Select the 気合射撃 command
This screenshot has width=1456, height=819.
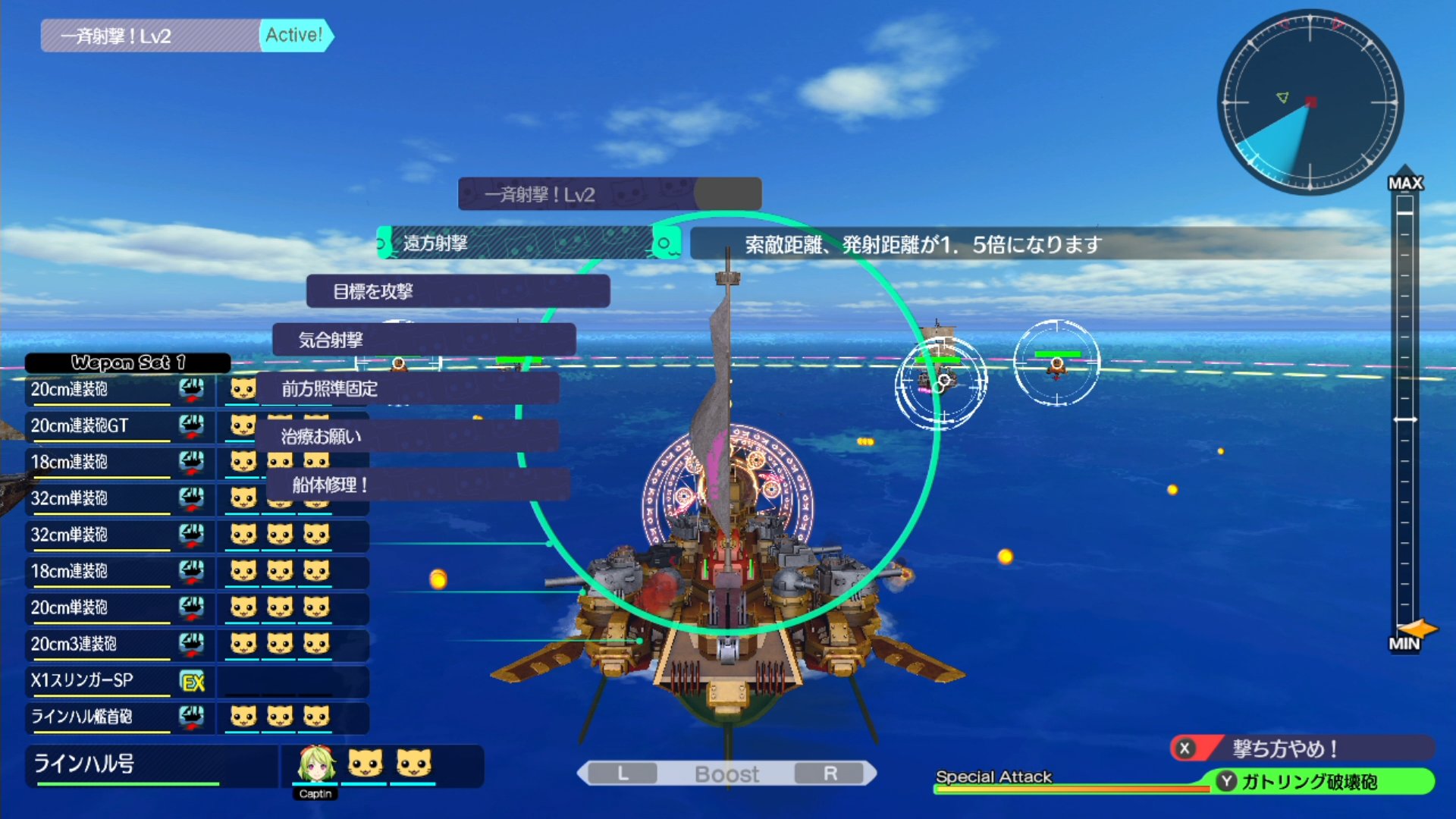point(423,340)
